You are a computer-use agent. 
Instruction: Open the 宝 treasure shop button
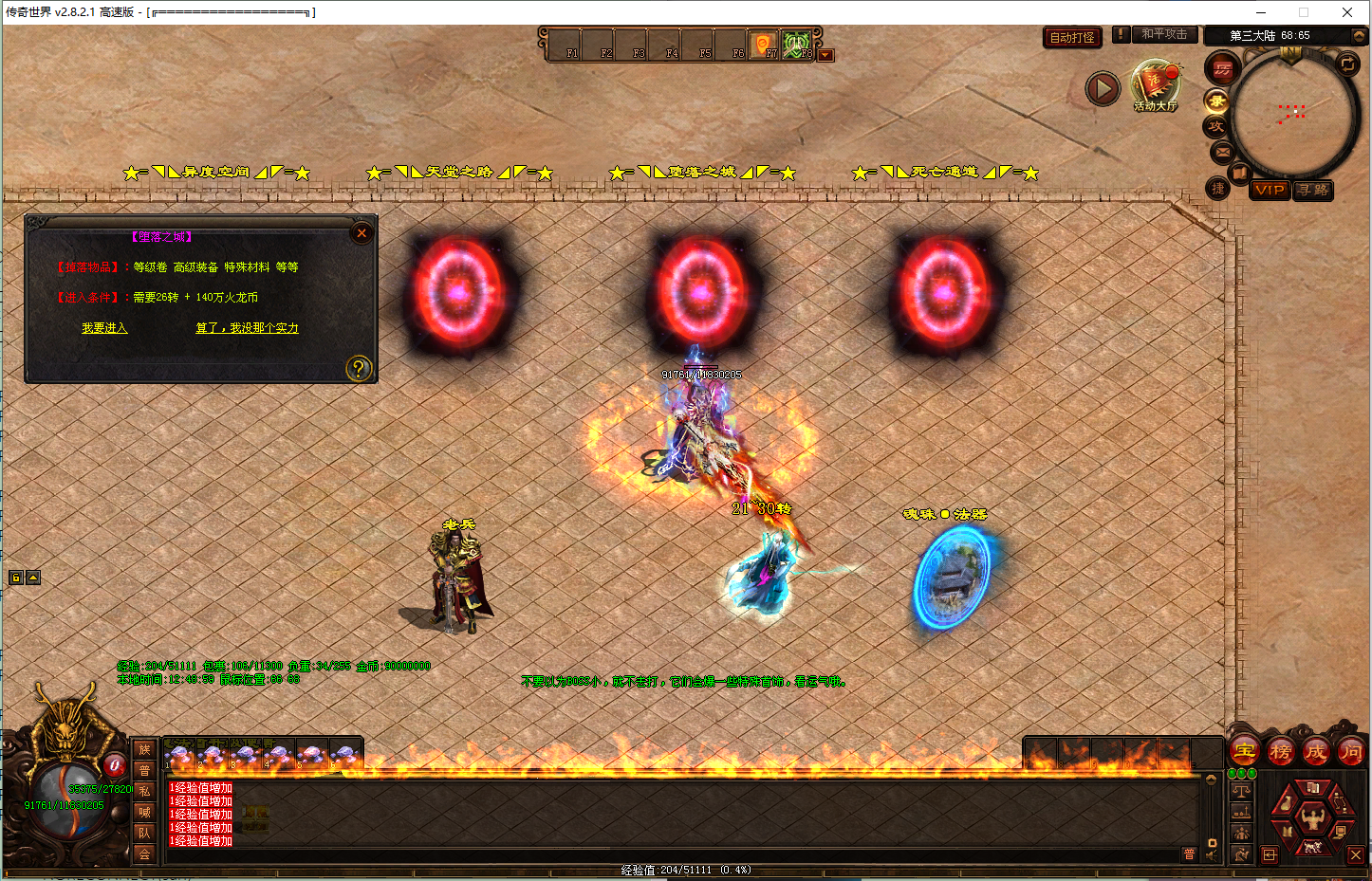[1245, 751]
